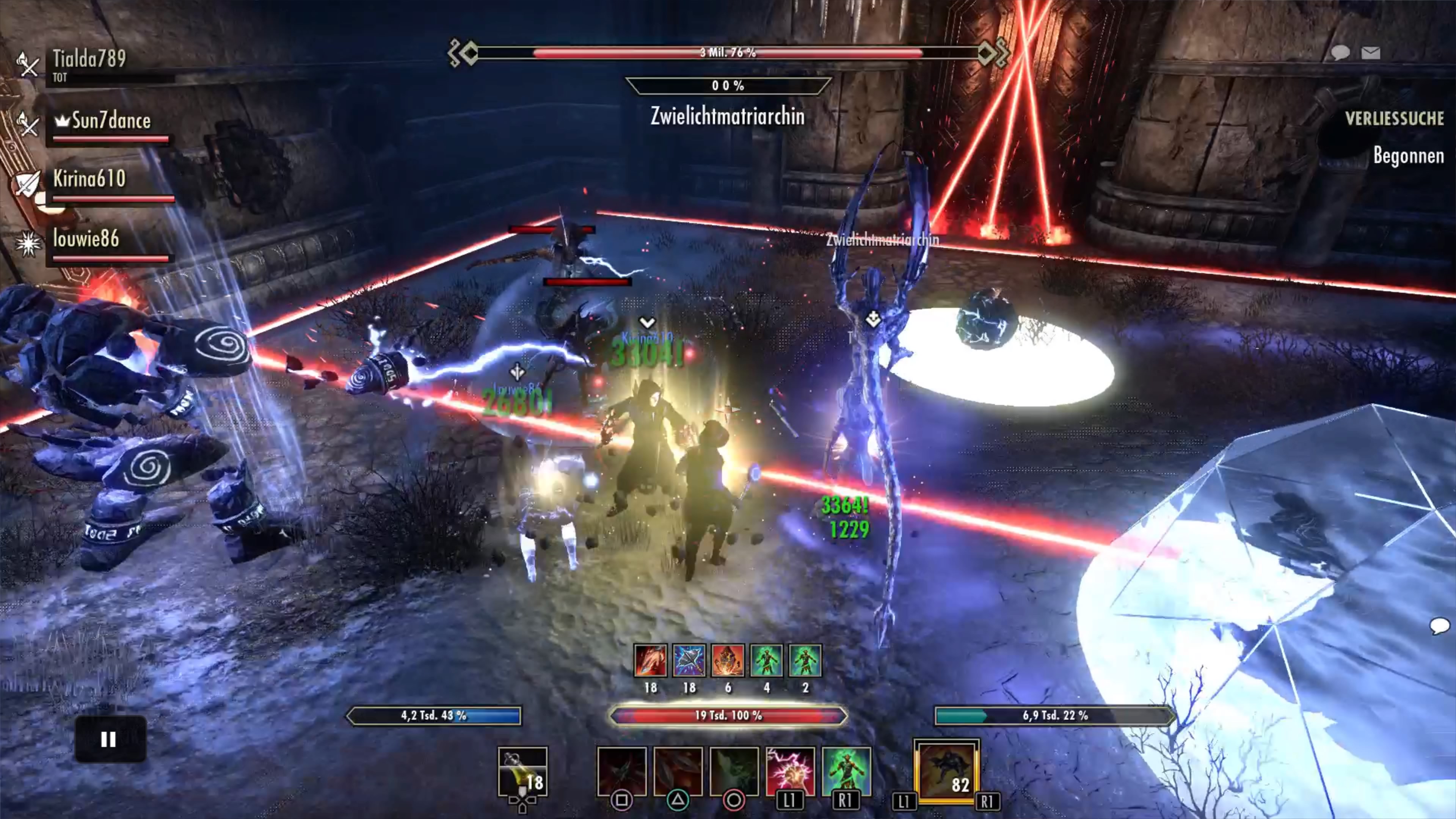
Task: Select the yellow potion quickslot
Action: pyautogui.click(x=522, y=772)
